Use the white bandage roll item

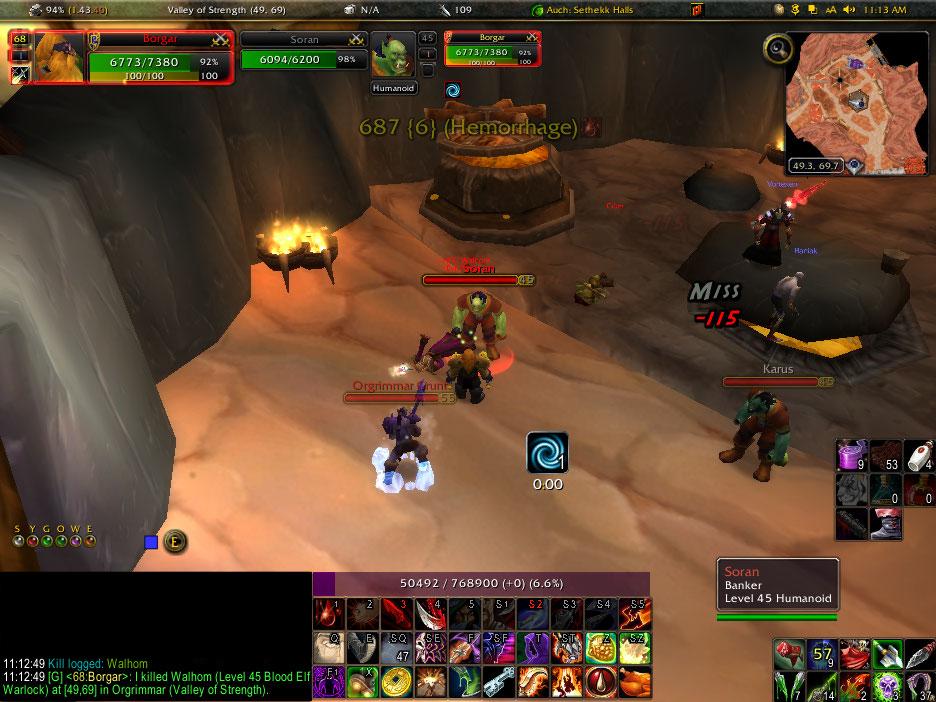coord(921,456)
